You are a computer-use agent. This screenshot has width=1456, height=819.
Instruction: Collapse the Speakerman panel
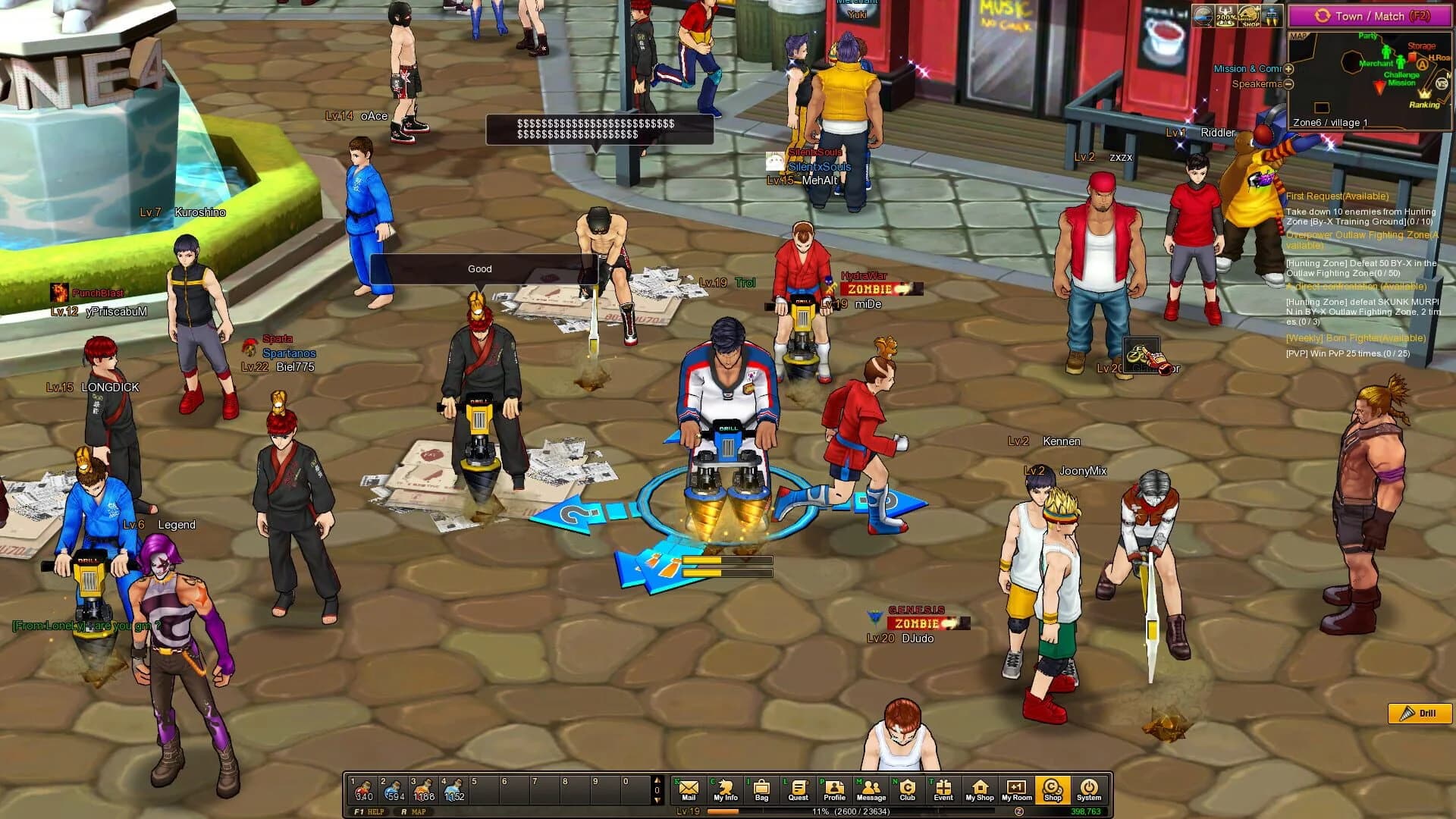pyautogui.click(x=1287, y=85)
